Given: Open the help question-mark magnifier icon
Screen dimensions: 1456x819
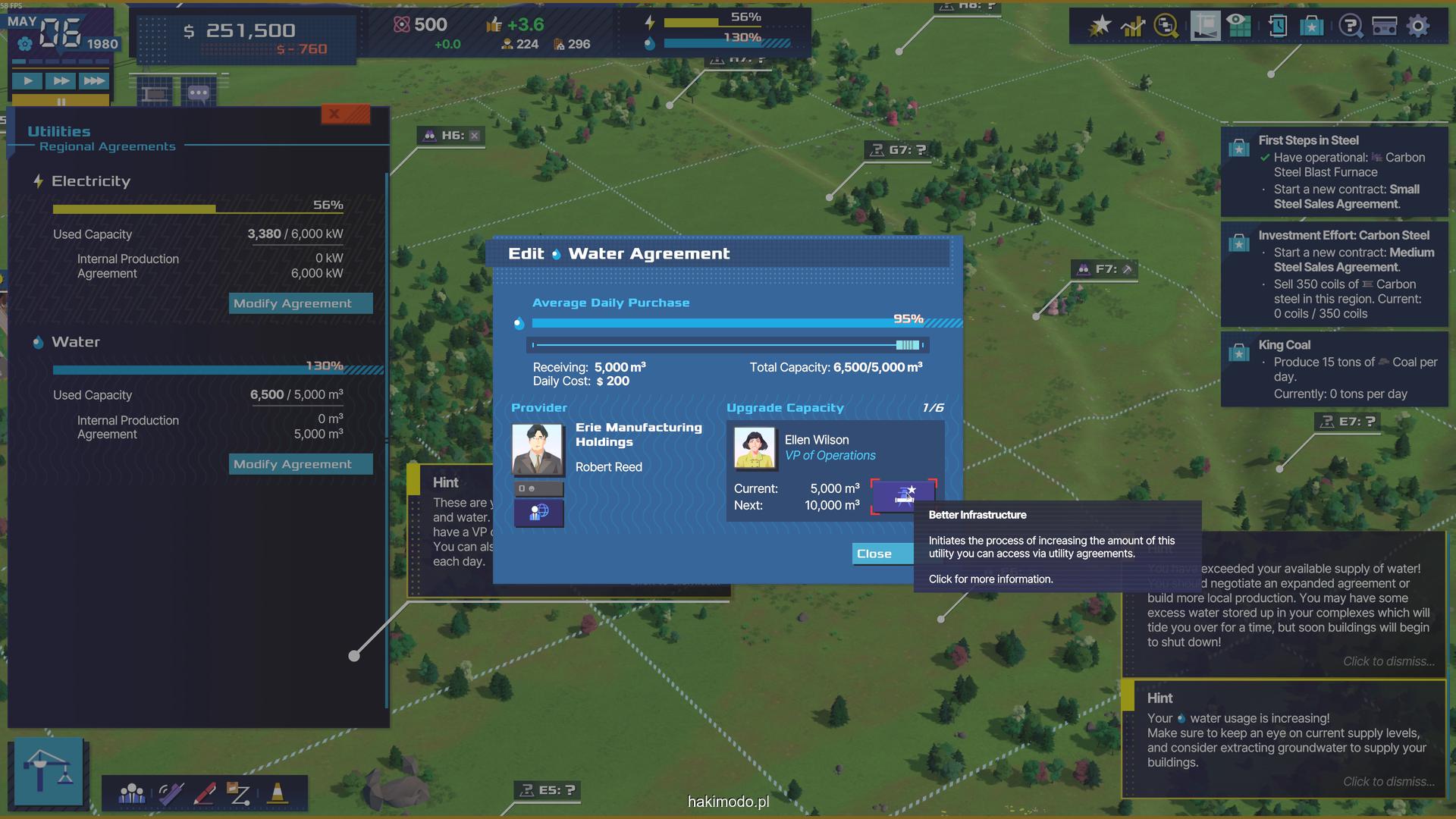Looking at the screenshot, I should (1351, 27).
